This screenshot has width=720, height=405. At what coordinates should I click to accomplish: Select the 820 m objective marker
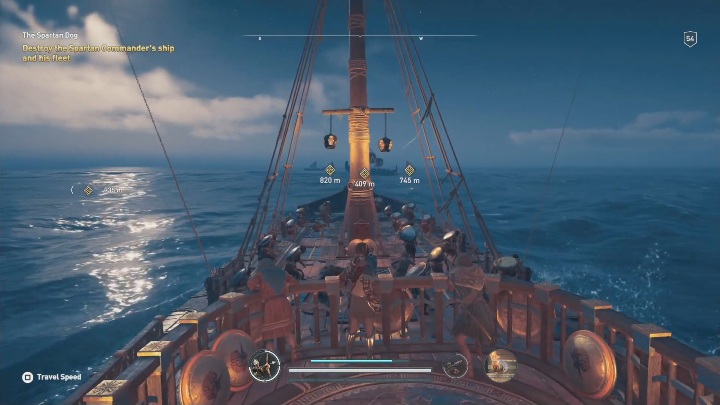coord(330,171)
